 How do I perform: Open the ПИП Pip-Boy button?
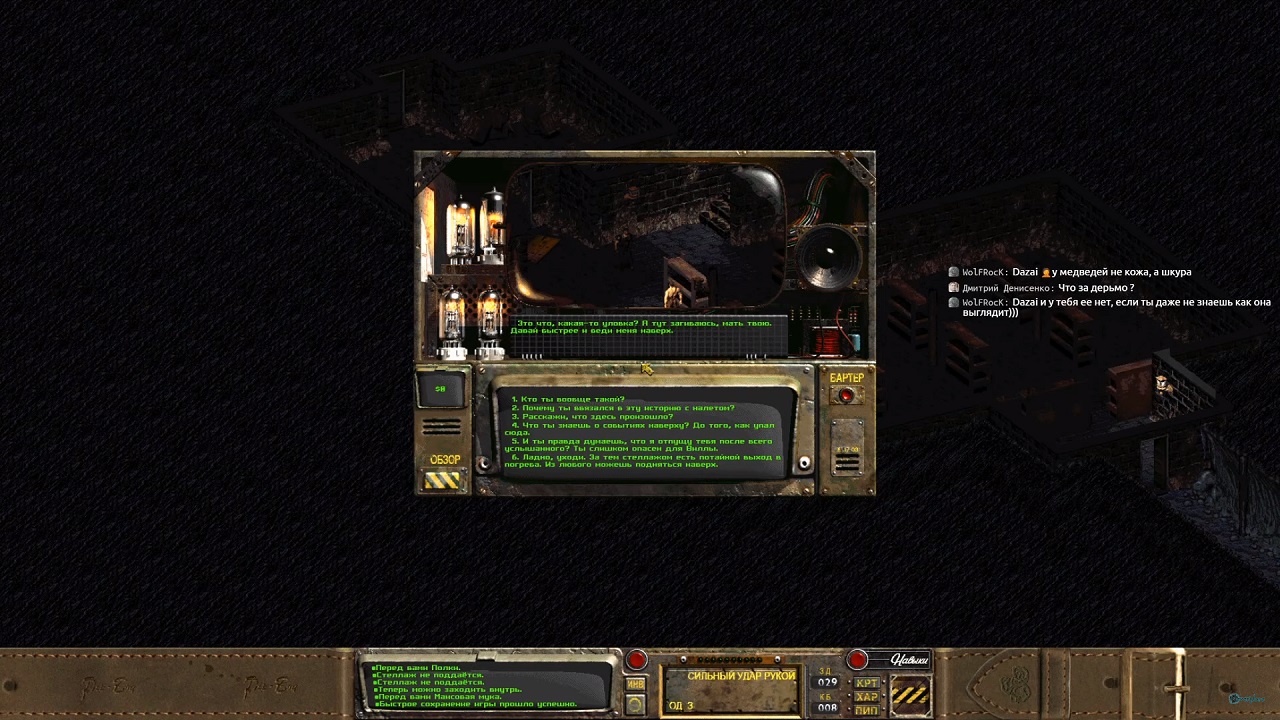tap(866, 710)
